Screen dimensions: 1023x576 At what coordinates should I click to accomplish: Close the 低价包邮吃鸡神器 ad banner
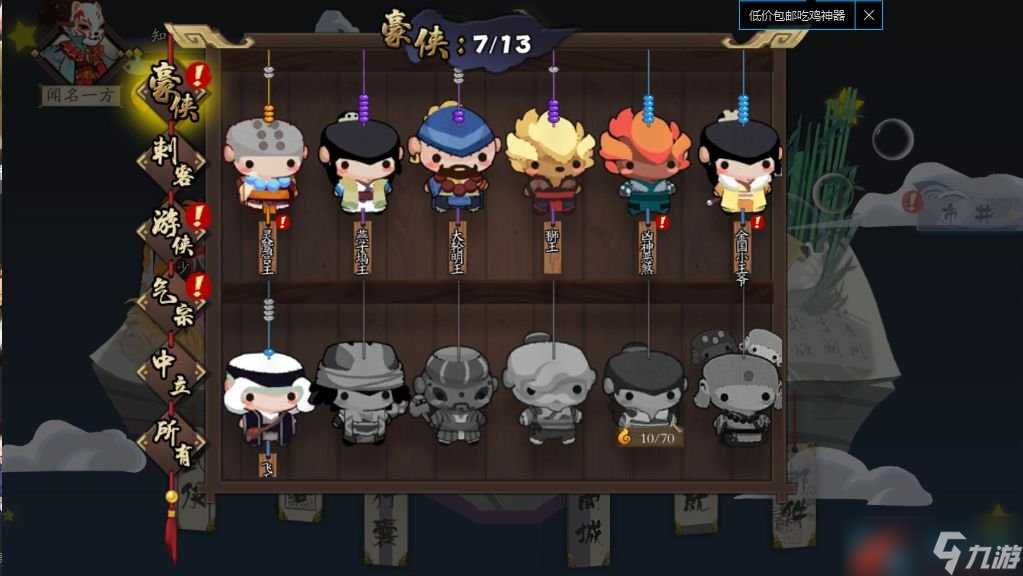click(x=869, y=15)
